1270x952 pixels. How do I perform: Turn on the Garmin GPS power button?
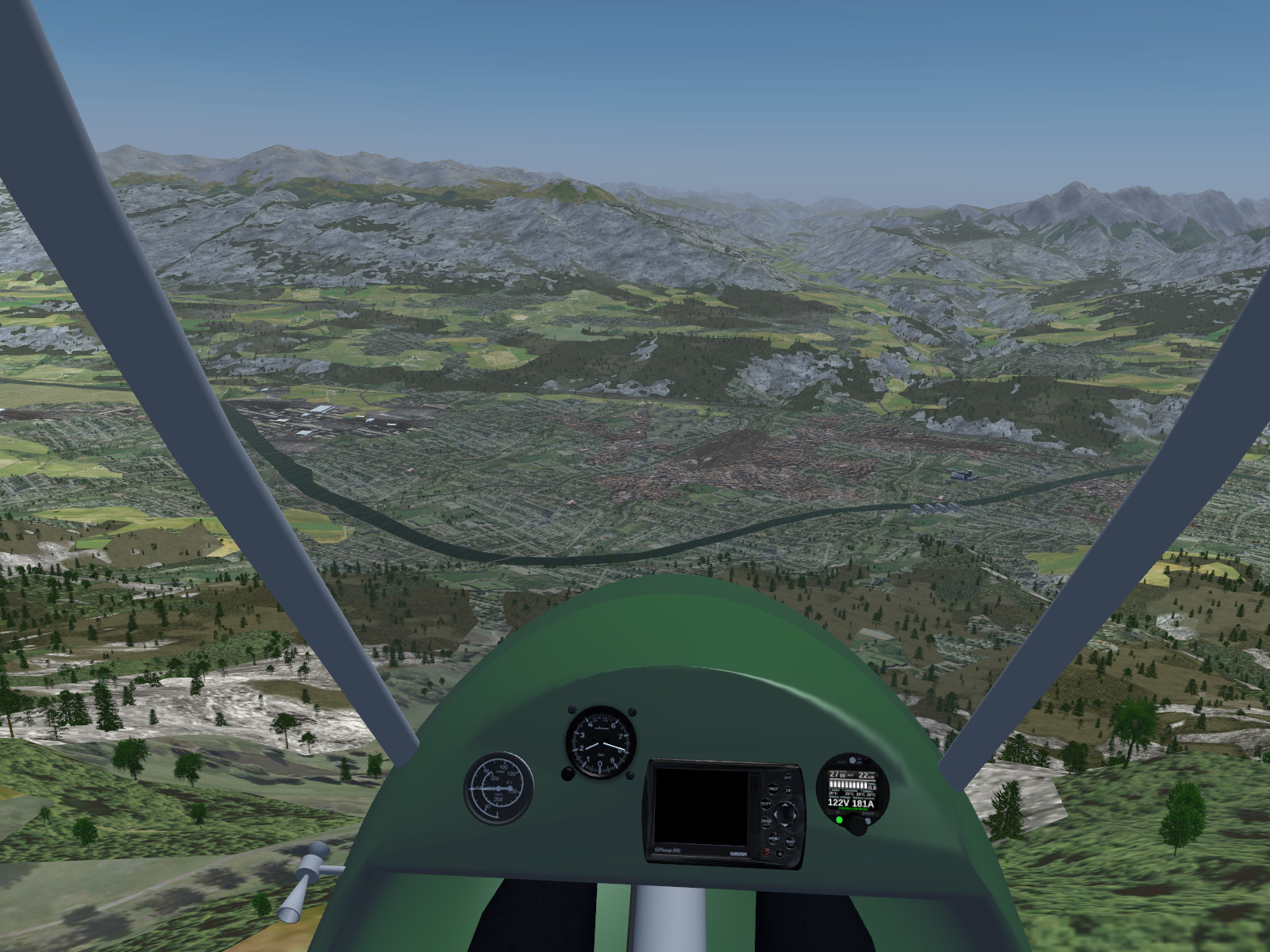coord(766,852)
